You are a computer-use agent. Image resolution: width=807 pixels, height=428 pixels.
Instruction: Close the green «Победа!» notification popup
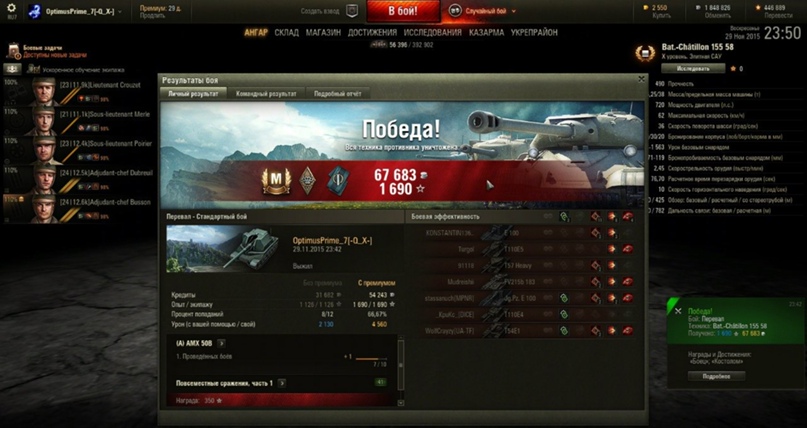point(679,312)
